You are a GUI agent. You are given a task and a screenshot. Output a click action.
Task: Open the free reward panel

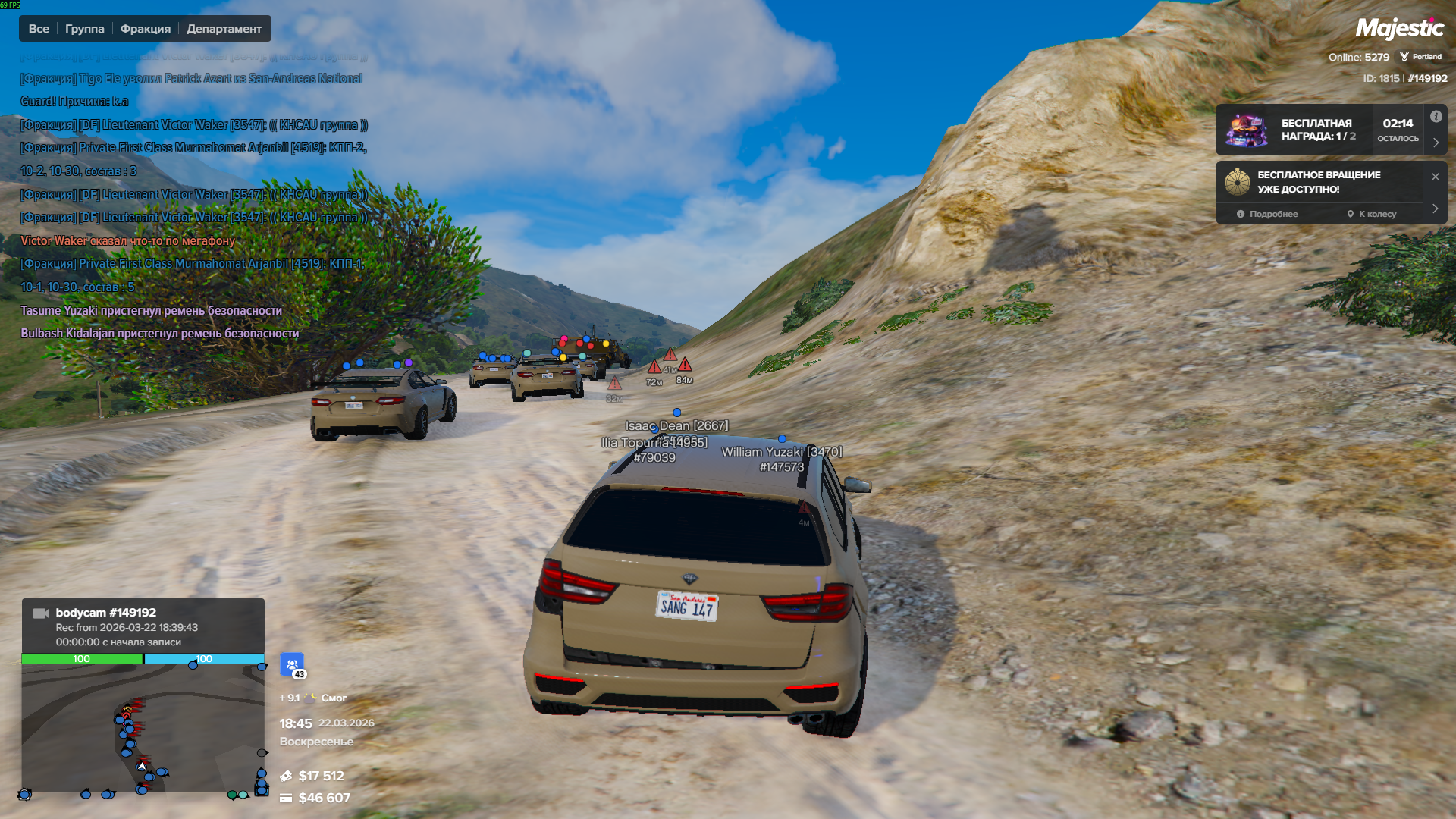click(x=1318, y=130)
